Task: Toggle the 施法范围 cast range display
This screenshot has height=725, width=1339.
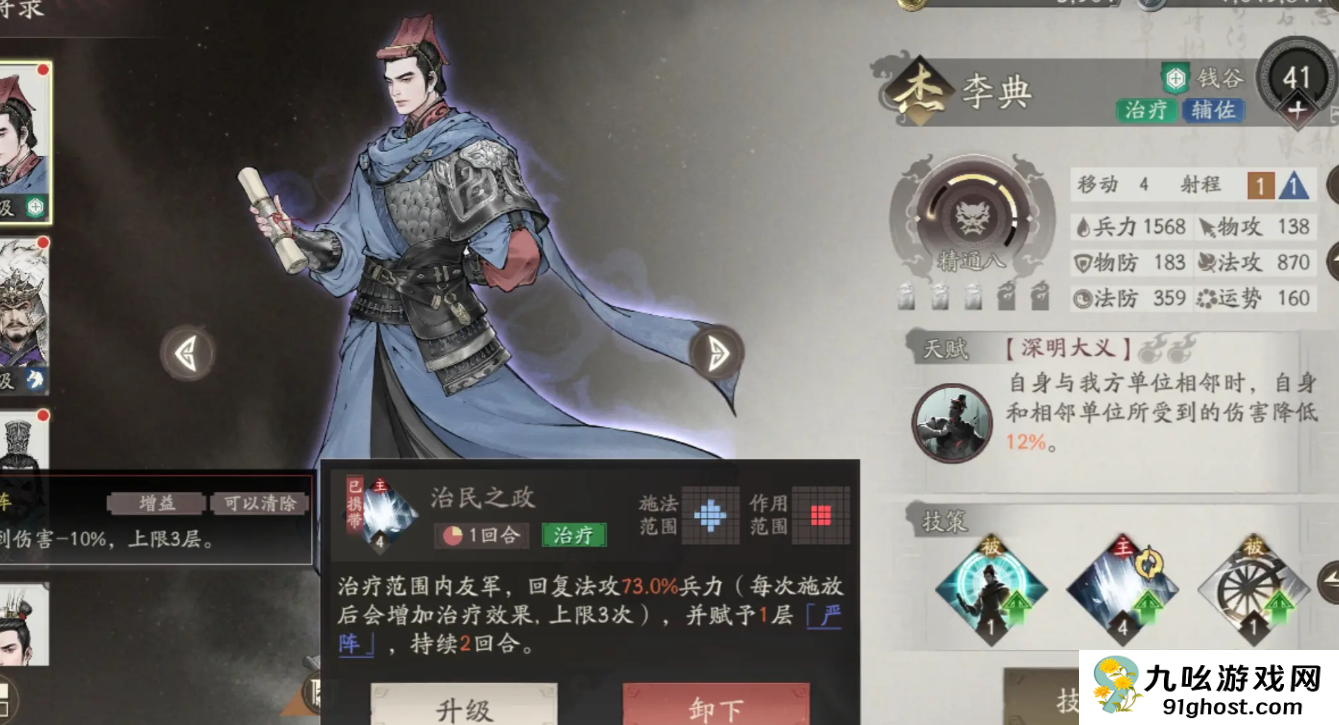Action: tap(710, 516)
